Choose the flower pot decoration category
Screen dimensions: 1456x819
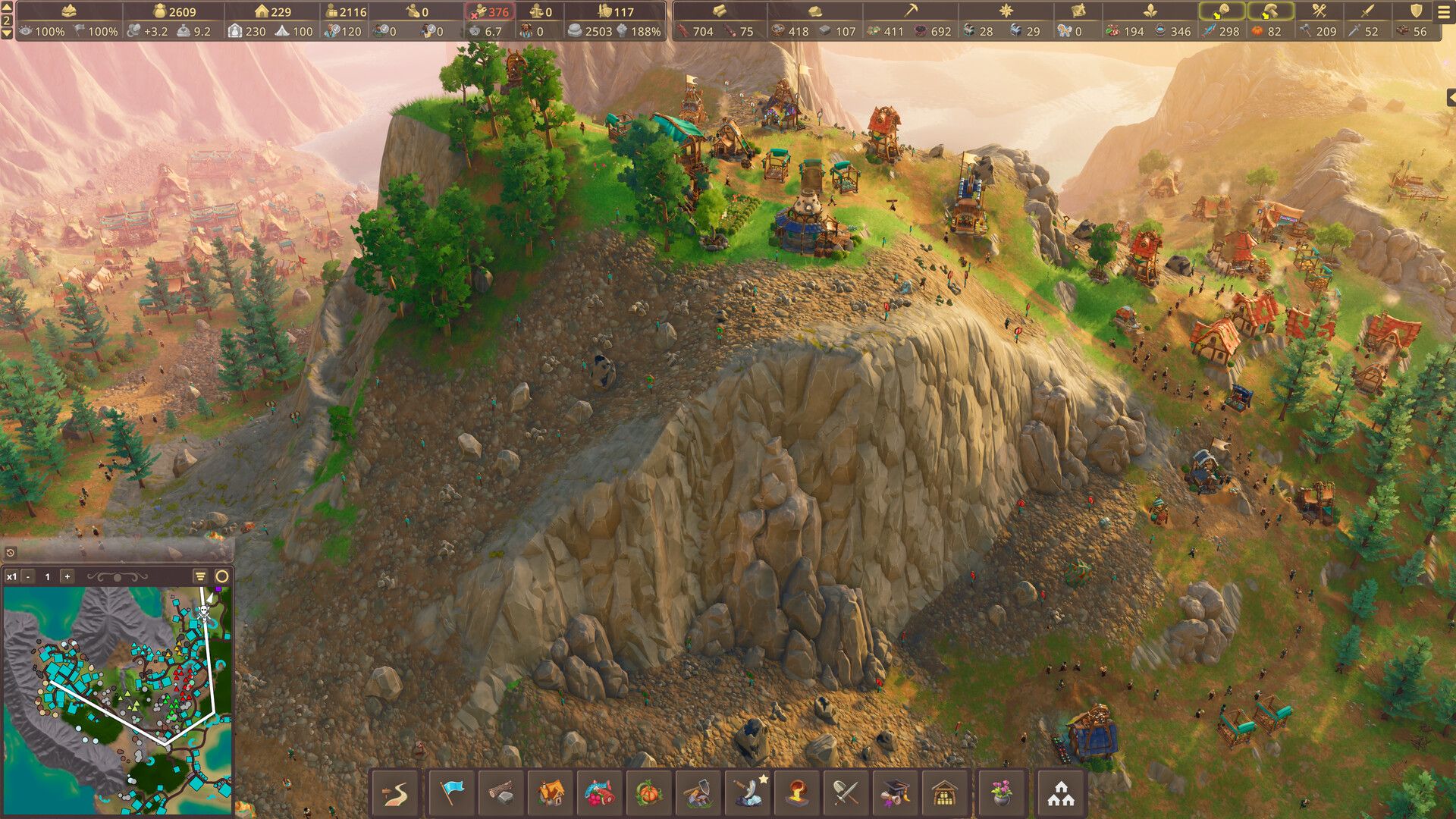point(1003,793)
